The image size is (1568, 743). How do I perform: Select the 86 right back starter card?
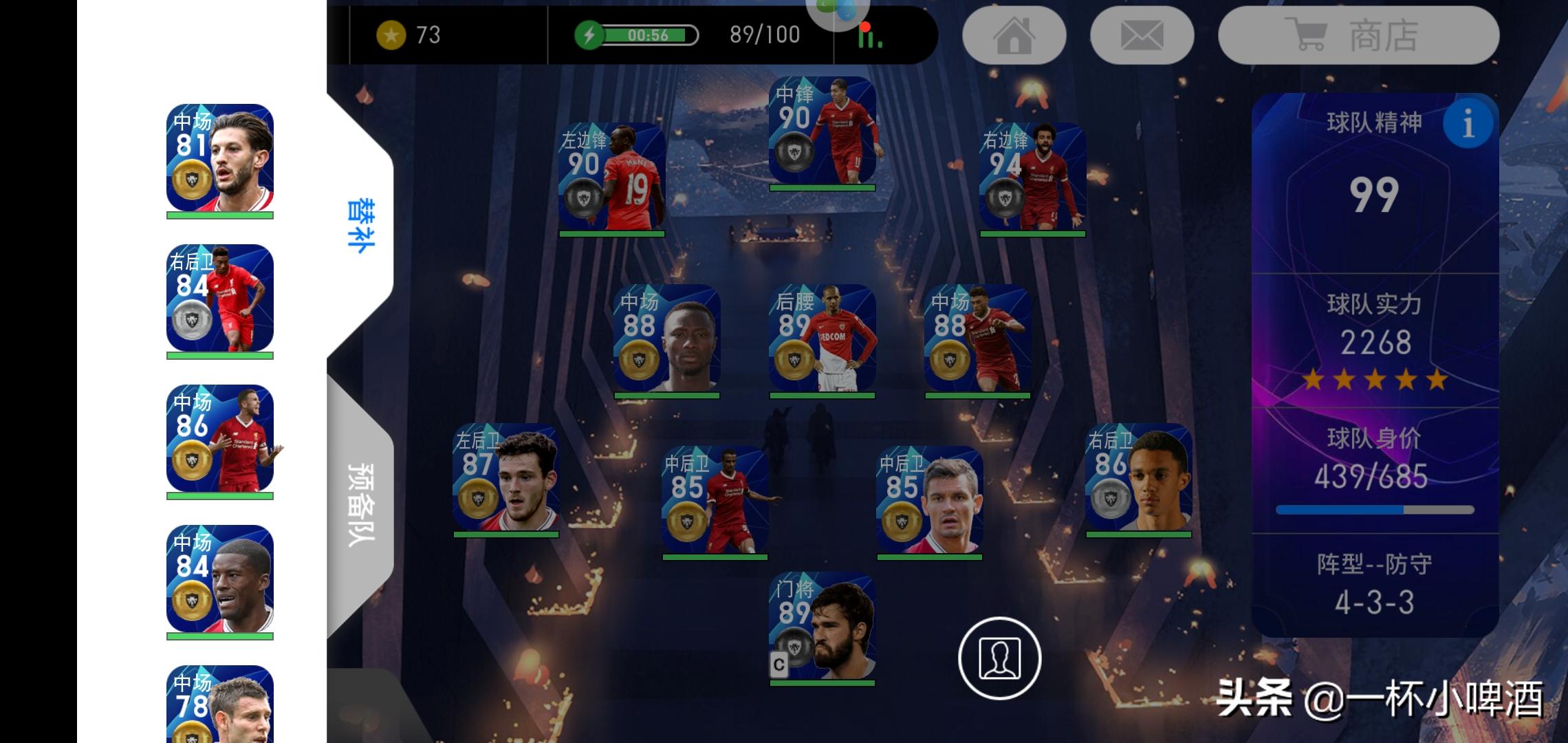pyautogui.click(x=1138, y=477)
